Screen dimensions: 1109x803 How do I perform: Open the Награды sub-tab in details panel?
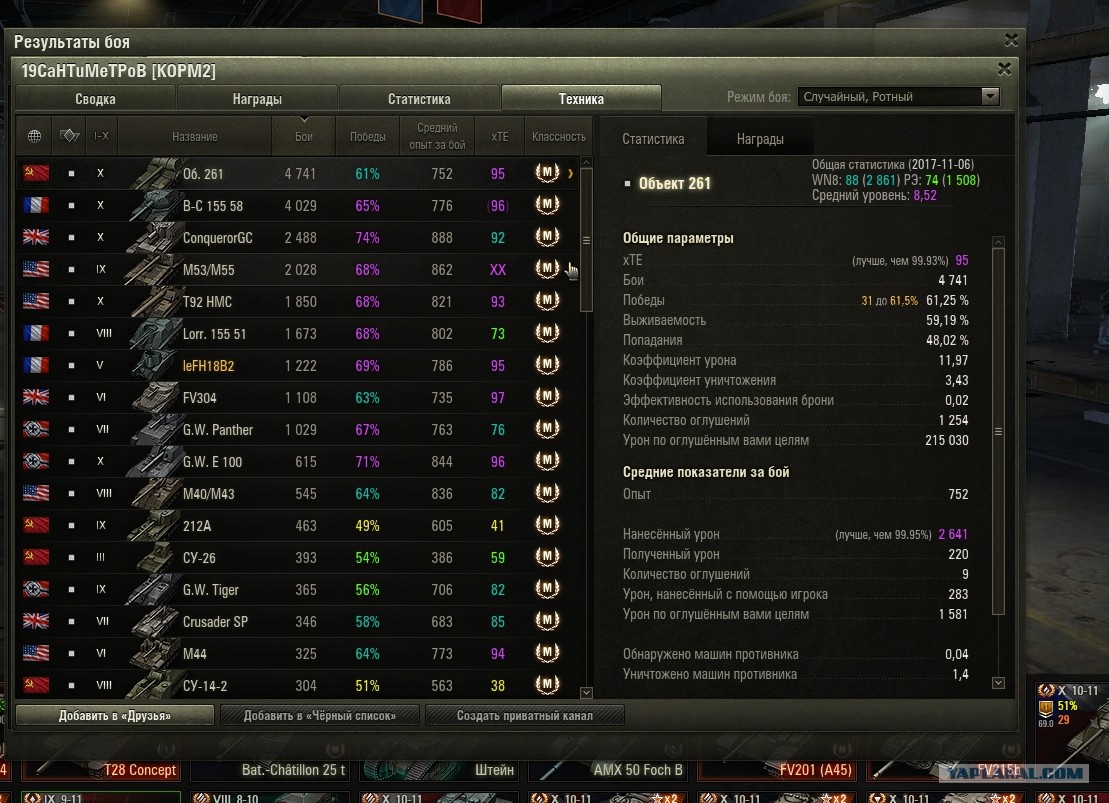point(760,139)
